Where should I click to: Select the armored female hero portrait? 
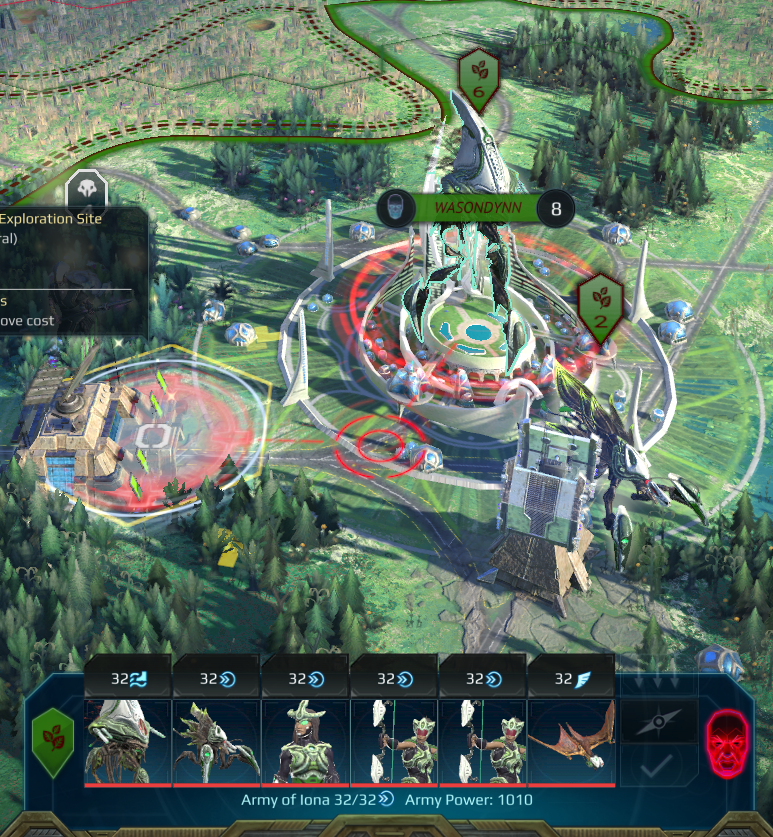point(305,741)
